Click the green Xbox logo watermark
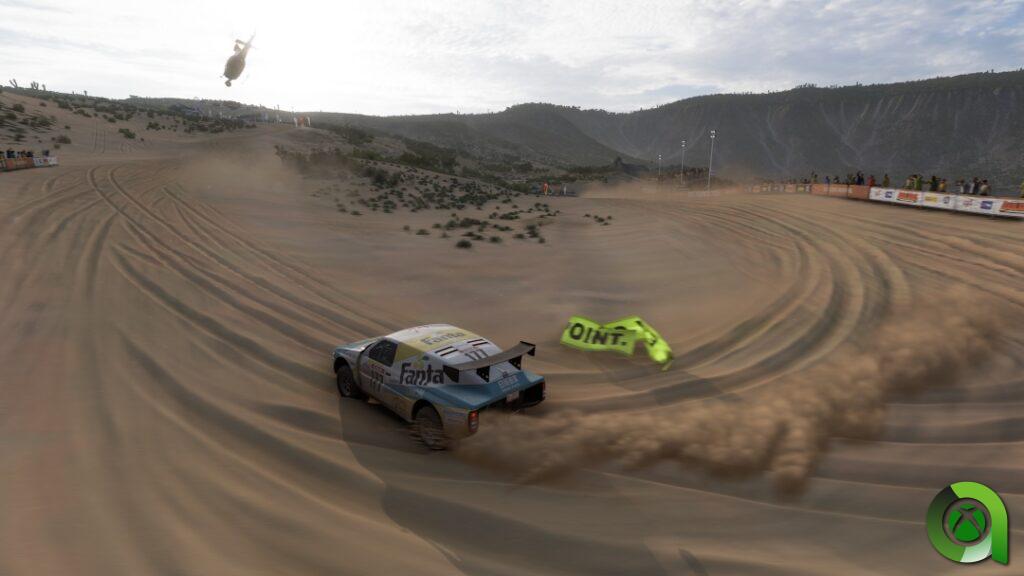1024x576 pixels. [966, 523]
